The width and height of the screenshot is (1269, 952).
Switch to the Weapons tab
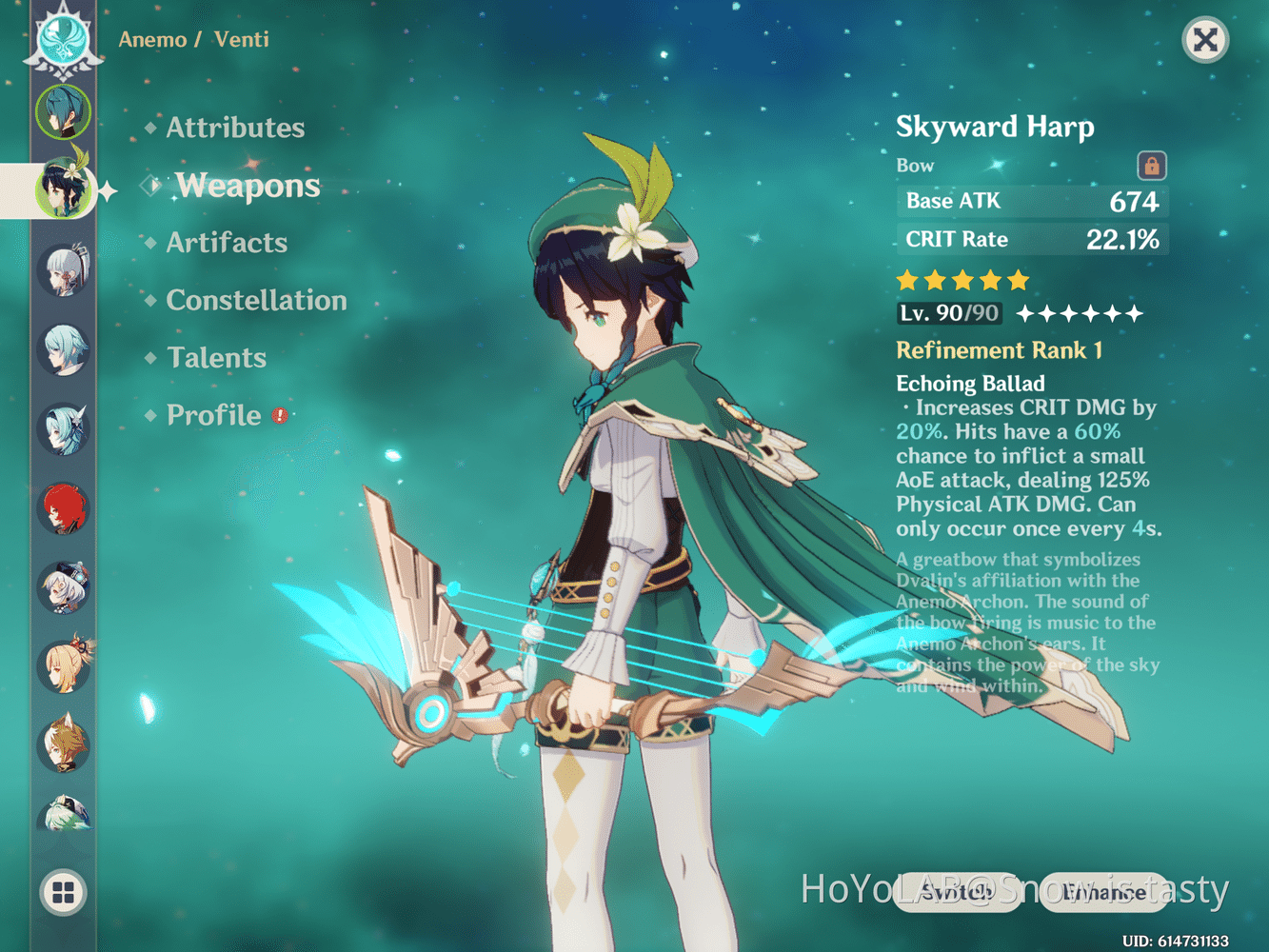click(x=248, y=187)
